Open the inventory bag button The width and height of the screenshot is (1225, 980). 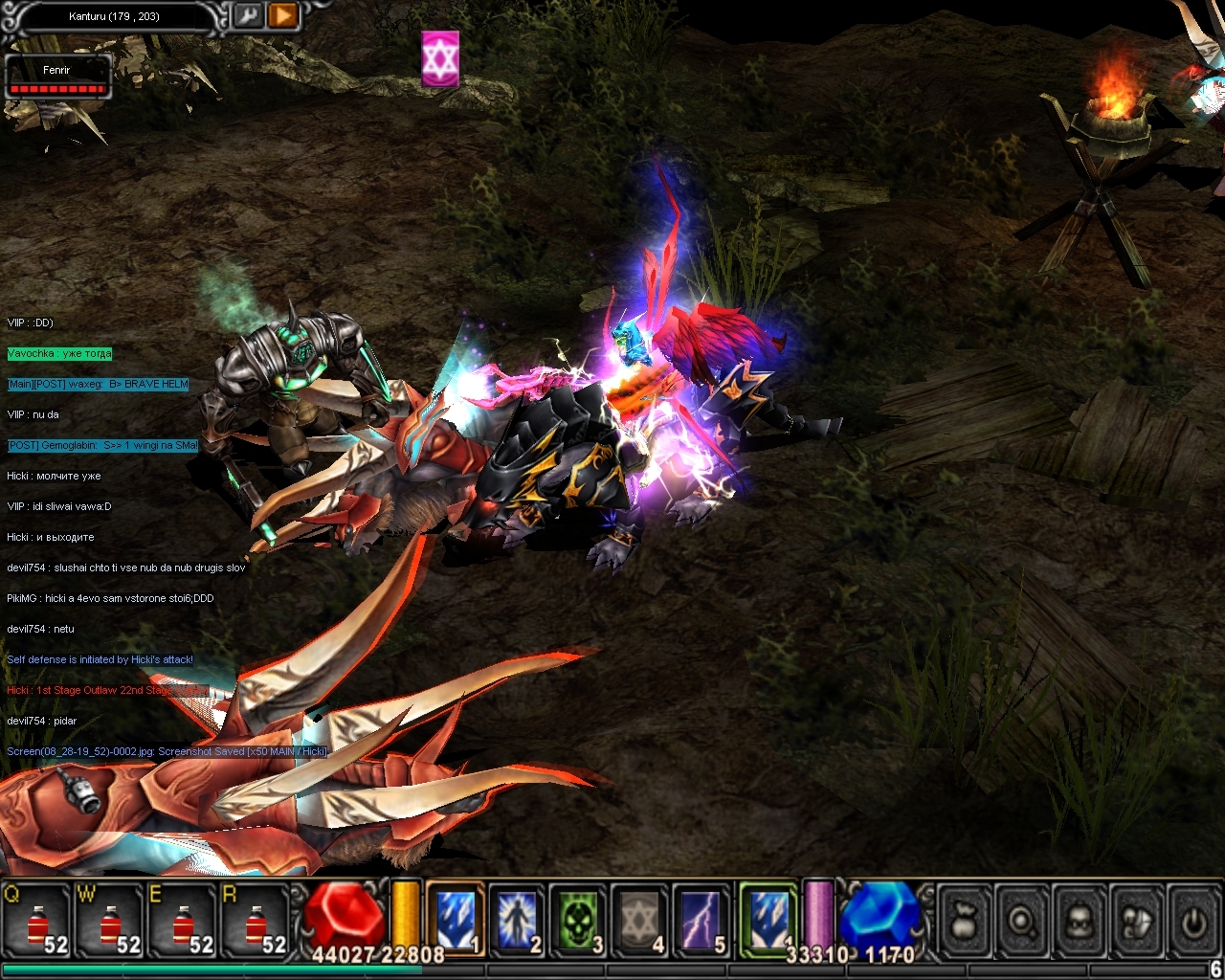click(965, 922)
